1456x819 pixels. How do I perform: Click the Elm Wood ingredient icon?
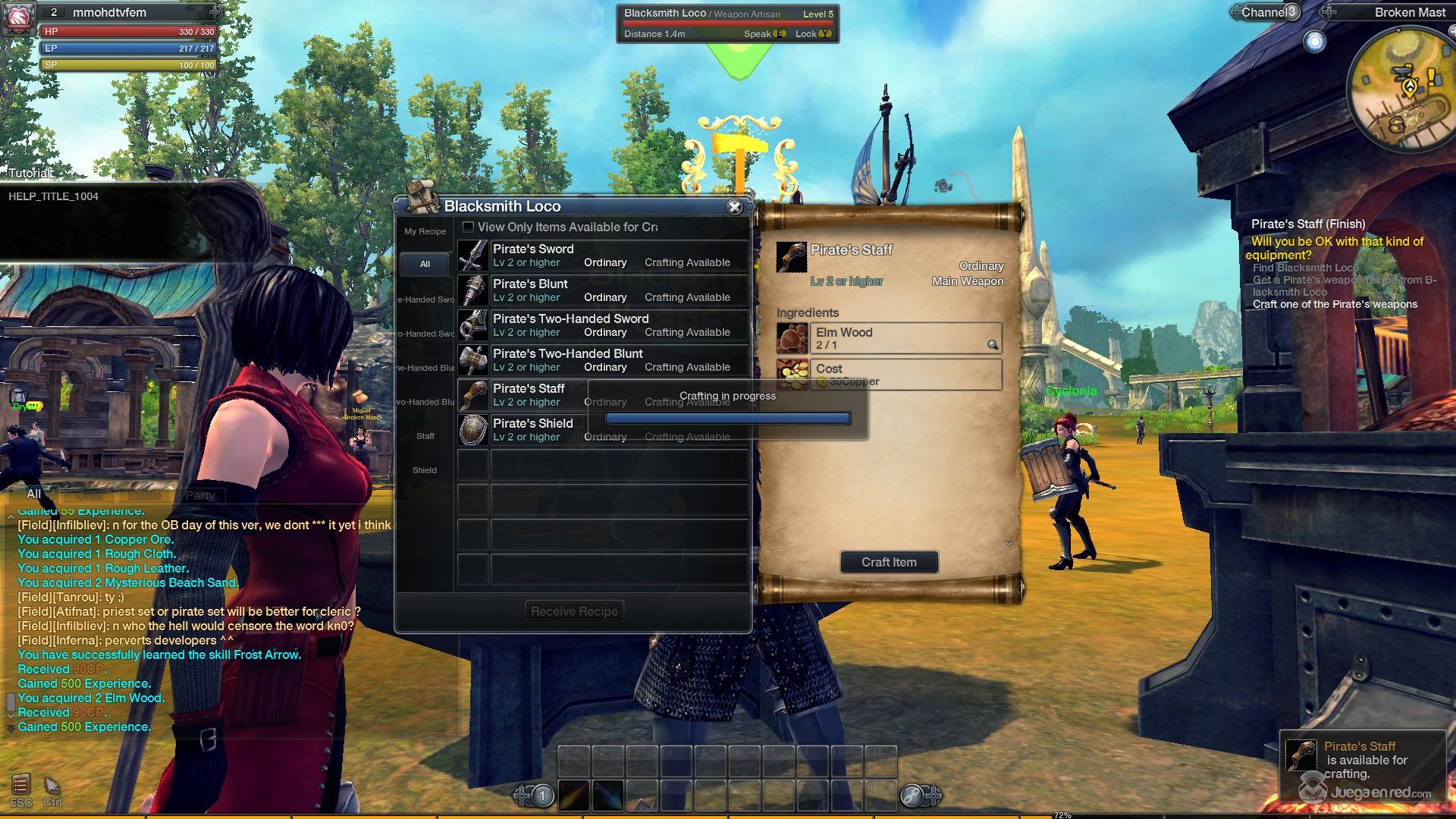point(792,337)
